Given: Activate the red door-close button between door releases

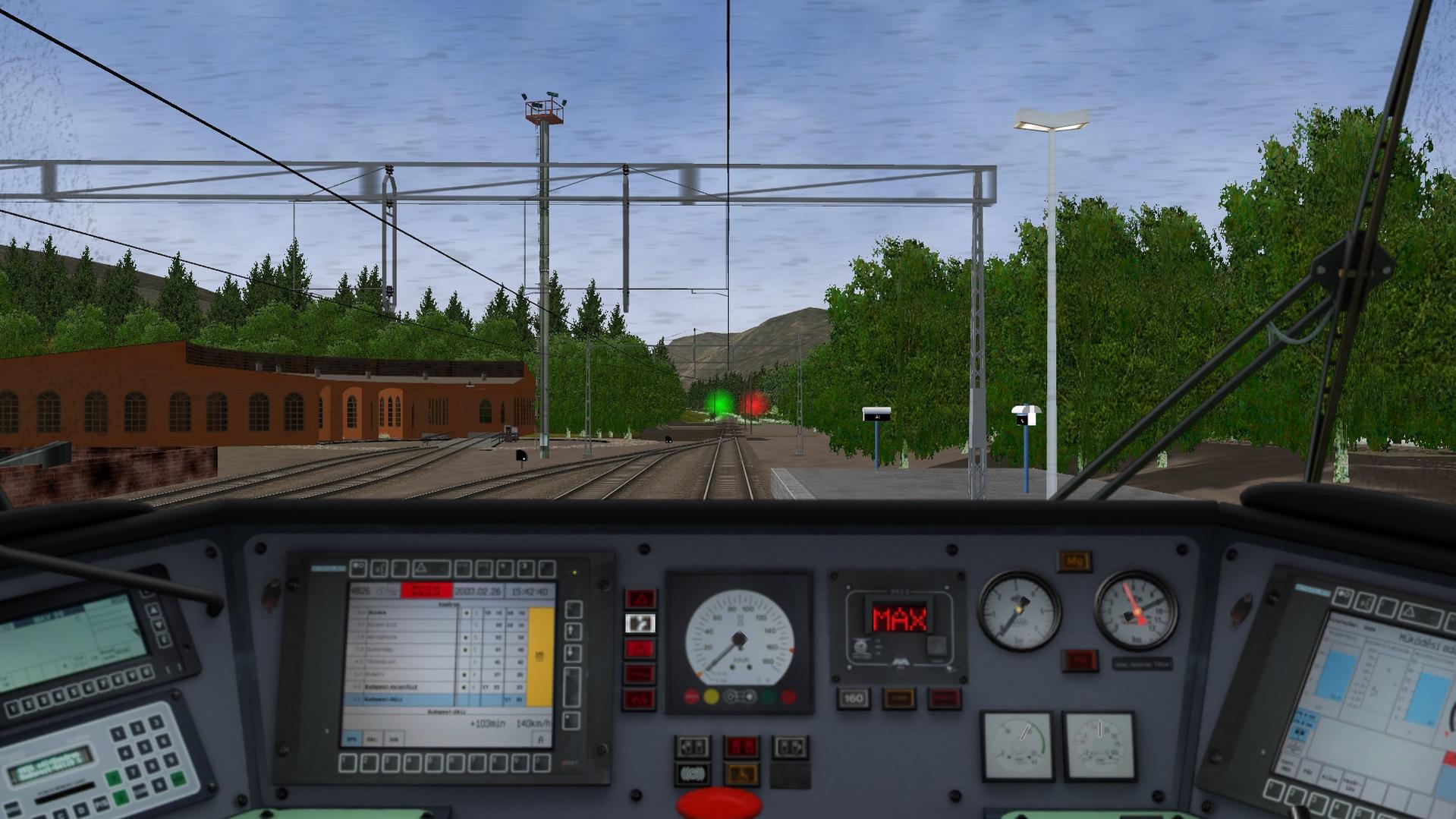Looking at the screenshot, I should pyautogui.click(x=741, y=748).
